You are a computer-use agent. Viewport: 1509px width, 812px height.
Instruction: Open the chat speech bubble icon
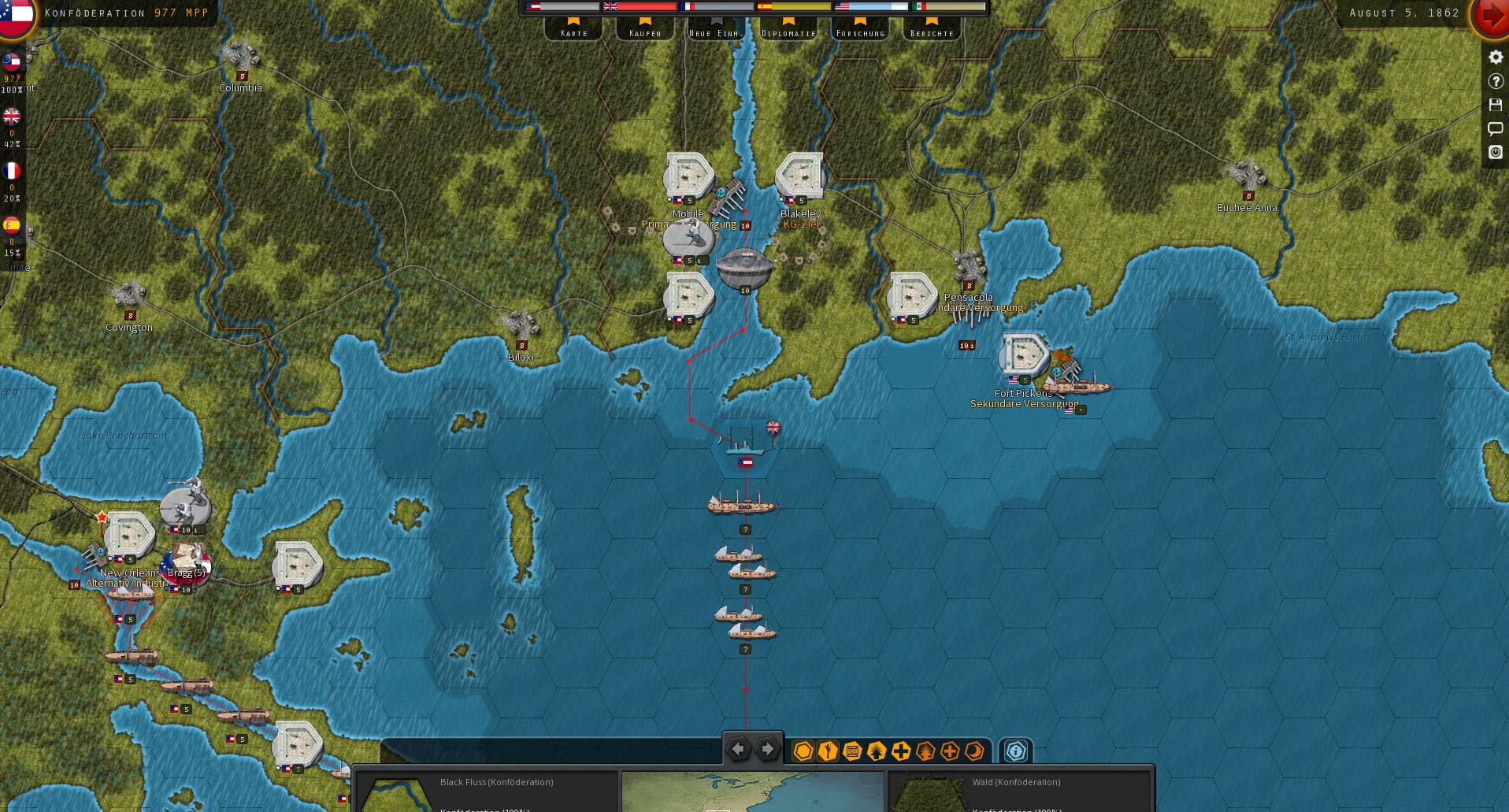[1496, 128]
